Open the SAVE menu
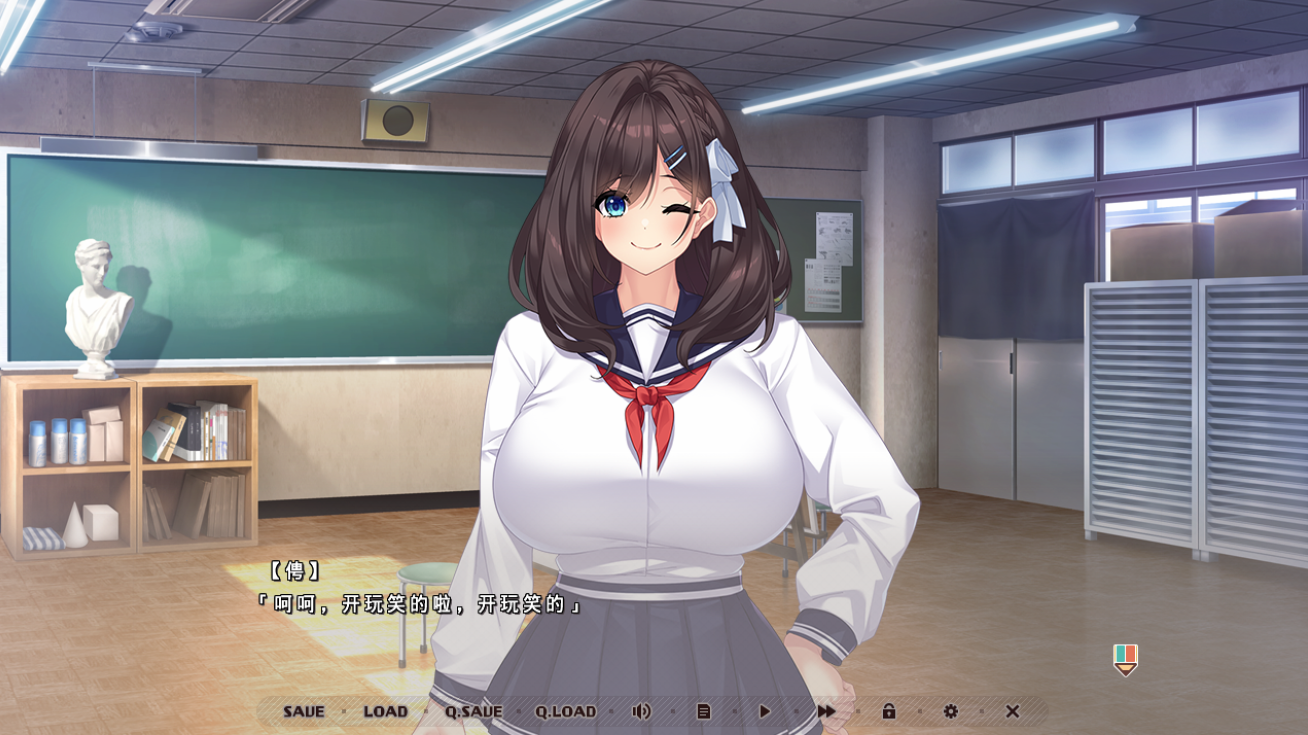Screen dimensions: 1308x735 pos(303,712)
